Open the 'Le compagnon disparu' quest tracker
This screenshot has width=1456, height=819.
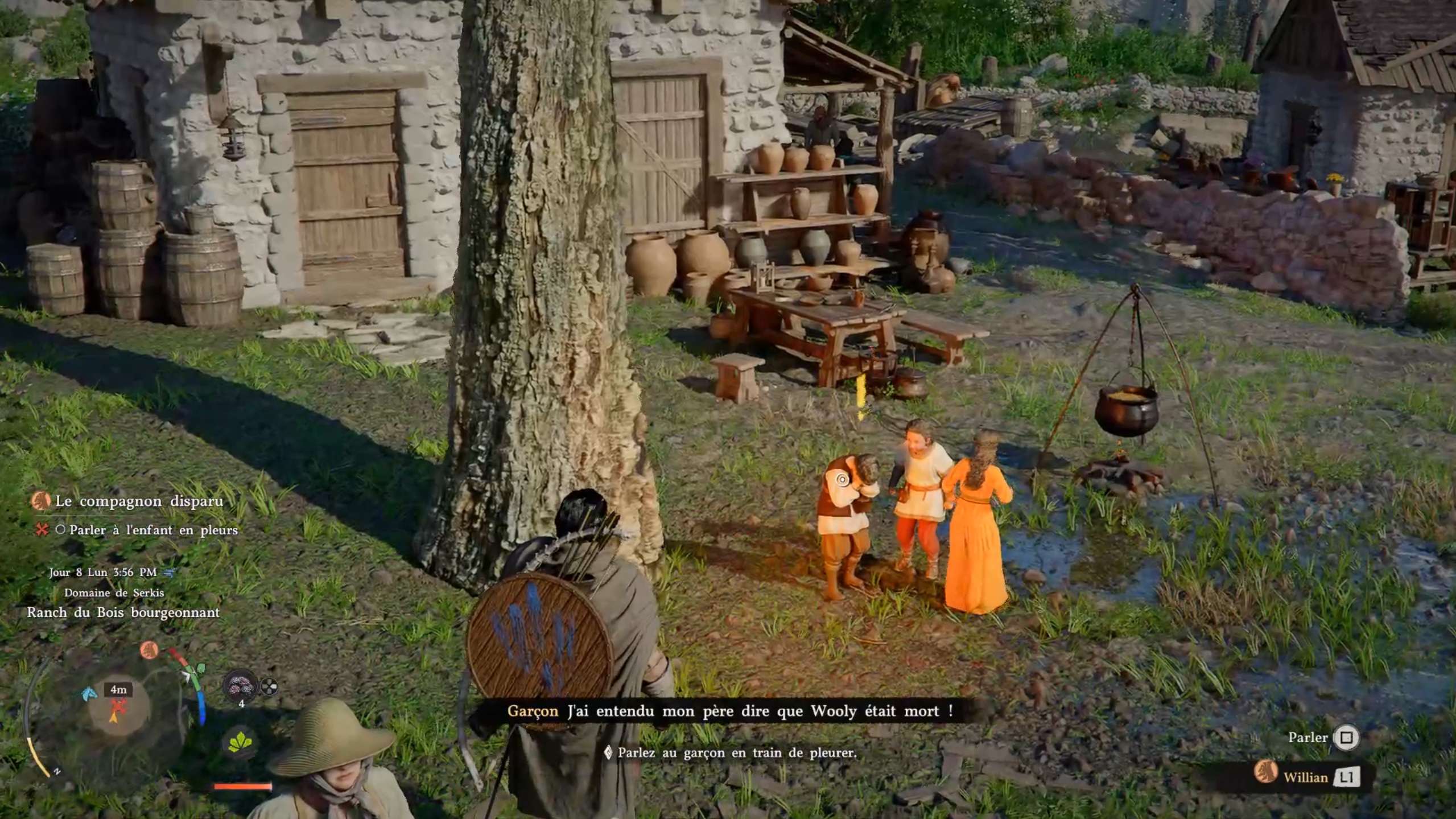coord(139,501)
